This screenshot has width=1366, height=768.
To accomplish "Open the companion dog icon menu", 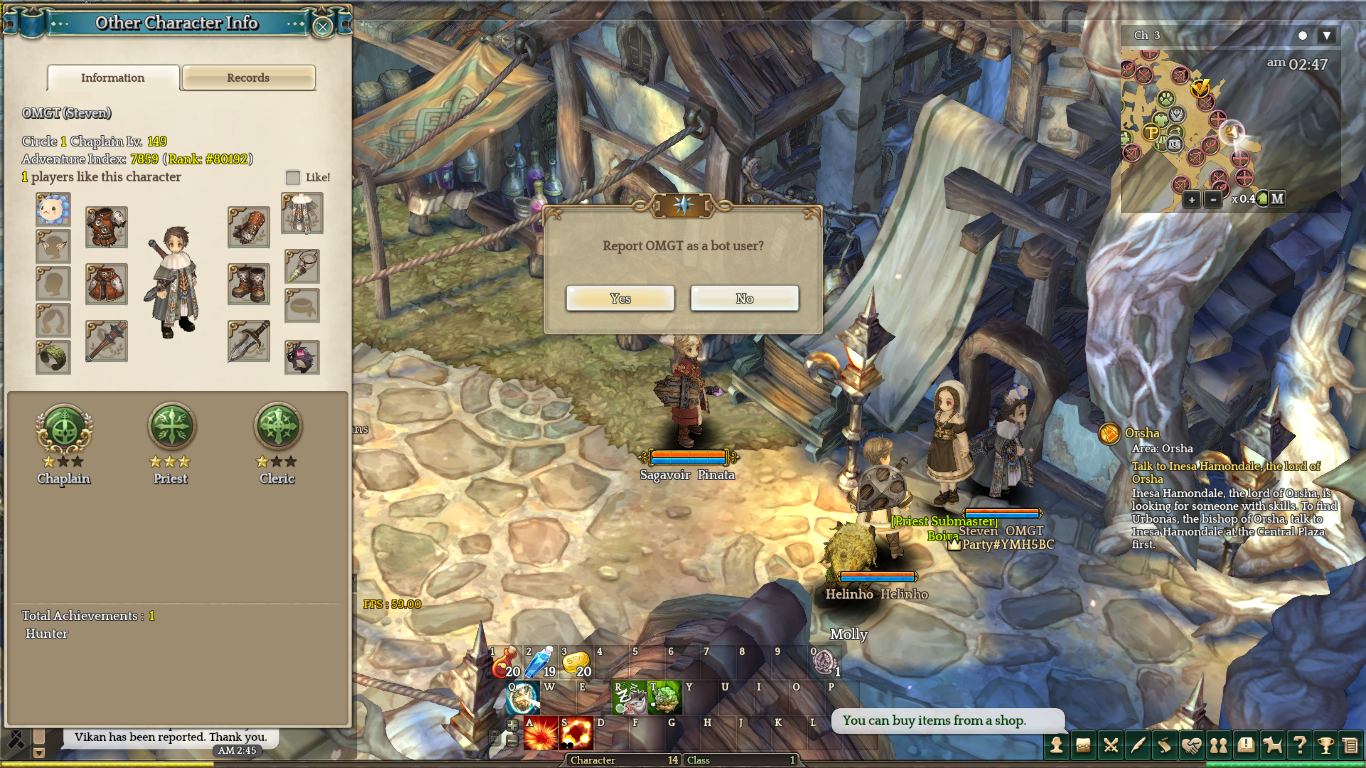I will (x=1272, y=745).
